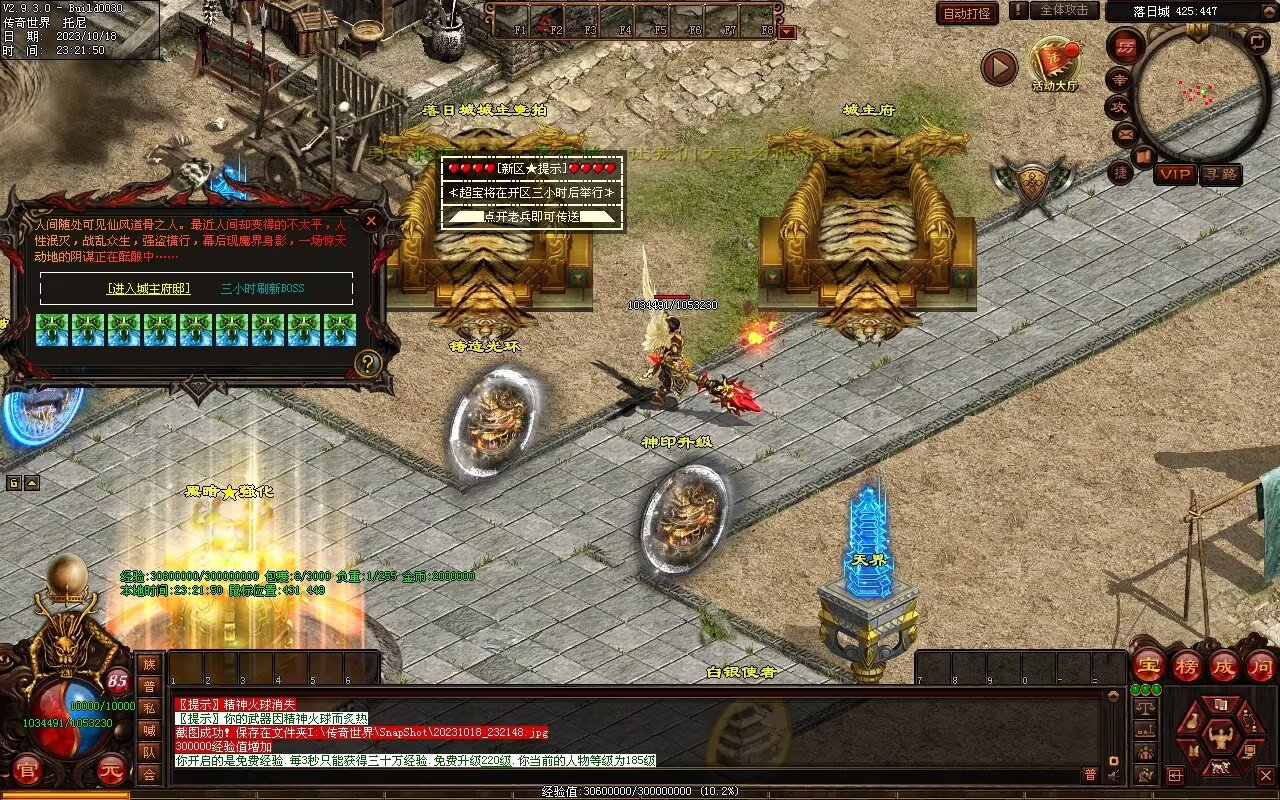This screenshot has width=1280, height=800.
Task: Choose the 进入城主府邸 link
Action: point(148,288)
